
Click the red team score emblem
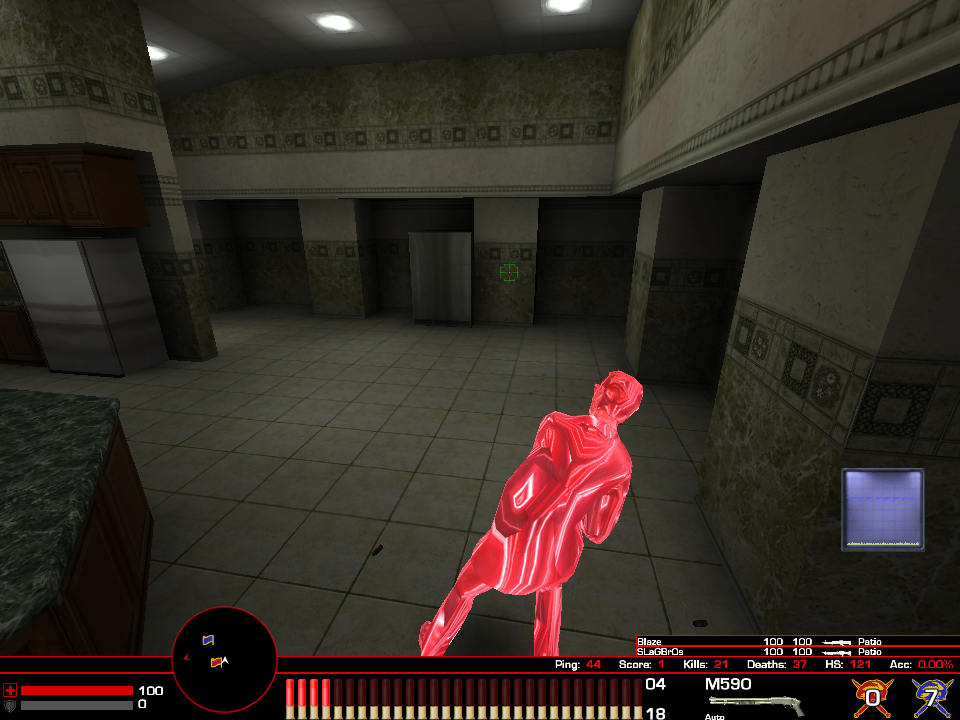pos(872,696)
